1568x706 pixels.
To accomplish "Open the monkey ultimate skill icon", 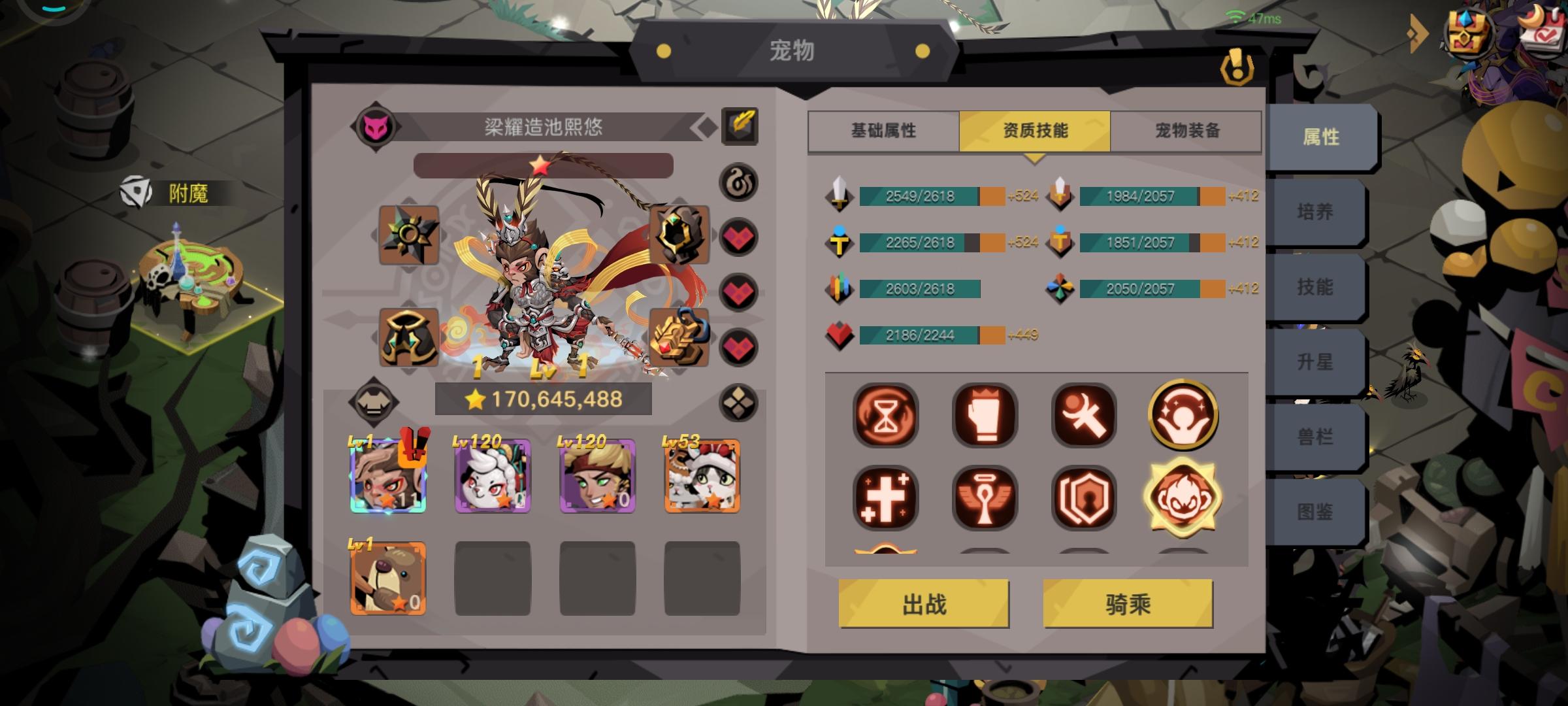I will 1183,499.
